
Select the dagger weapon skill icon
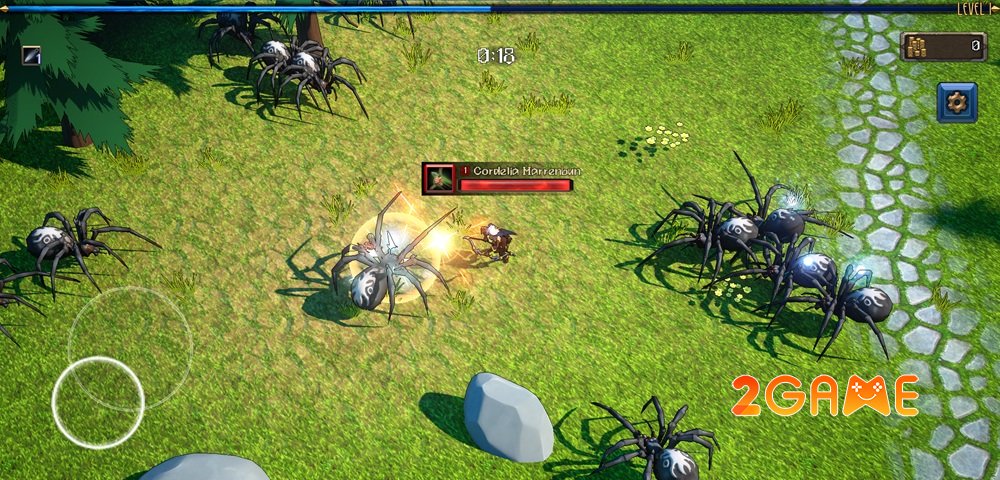coord(32,56)
